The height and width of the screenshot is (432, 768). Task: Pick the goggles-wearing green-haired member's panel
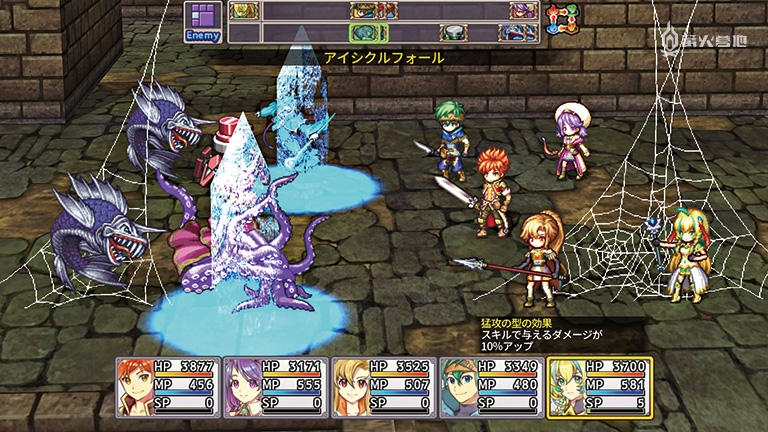(x=491, y=386)
